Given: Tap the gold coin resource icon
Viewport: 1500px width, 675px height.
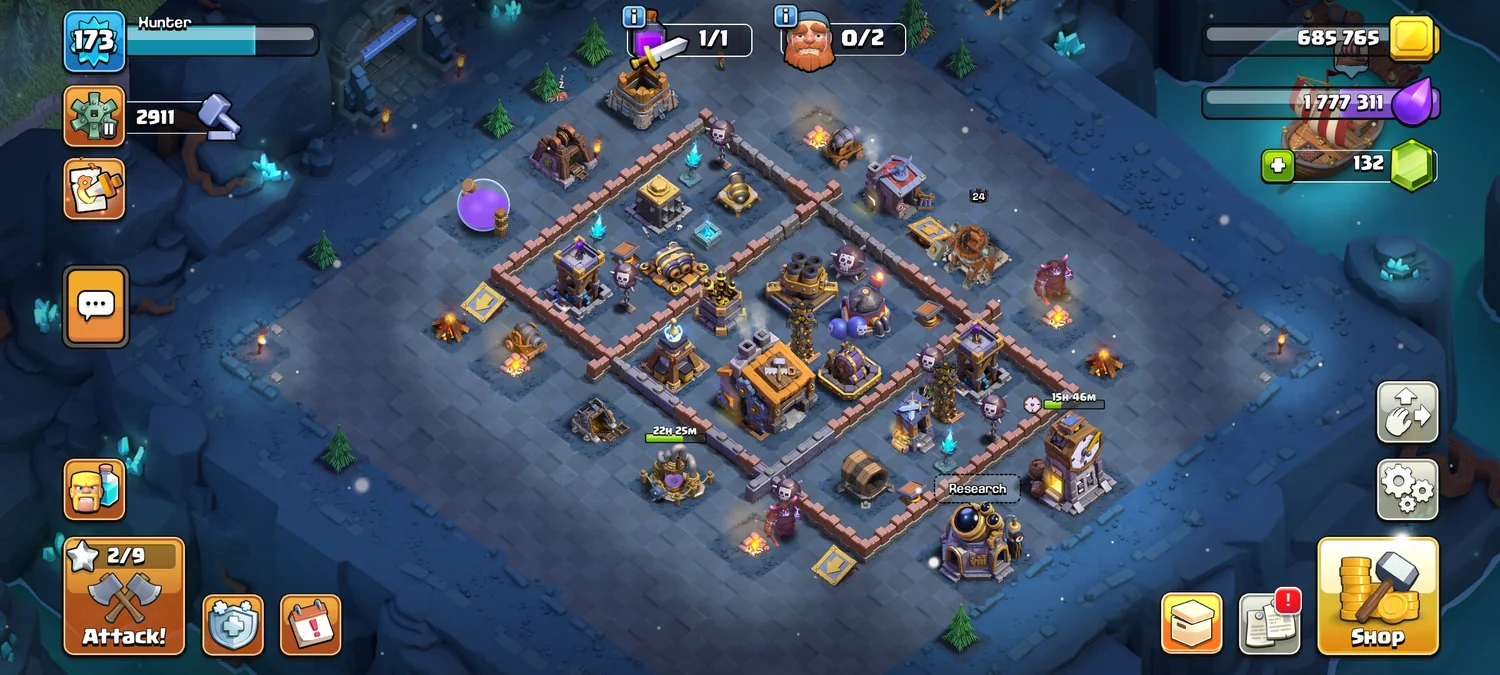Looking at the screenshot, I should click(x=1413, y=38).
